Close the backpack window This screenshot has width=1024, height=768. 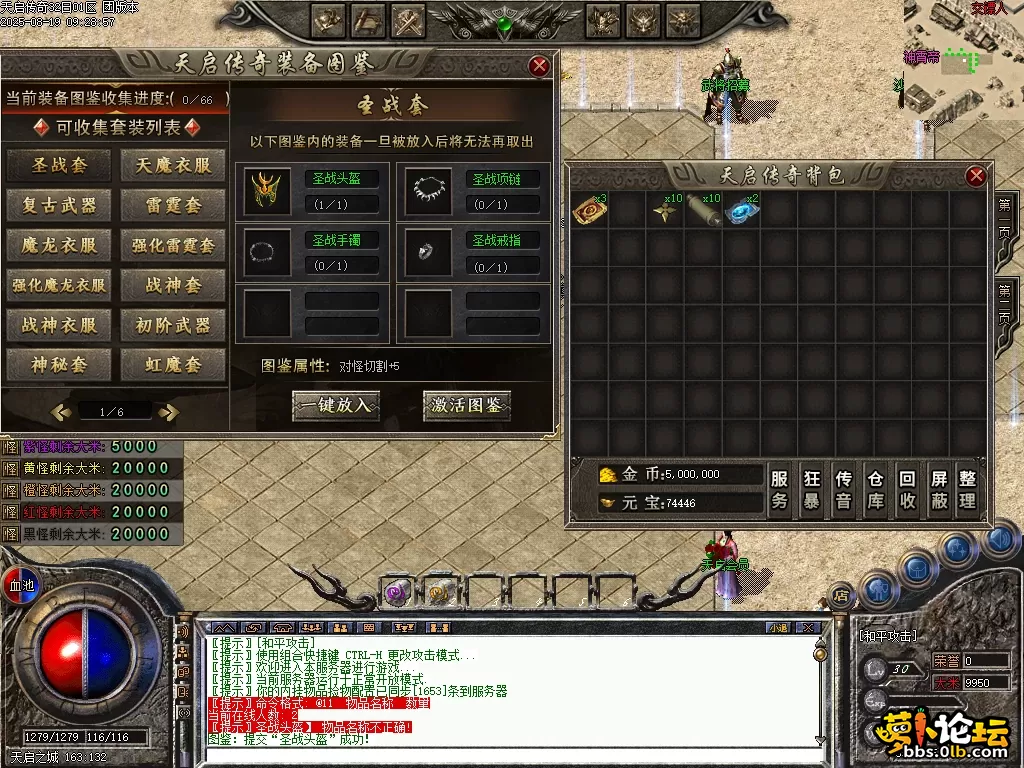point(976,177)
